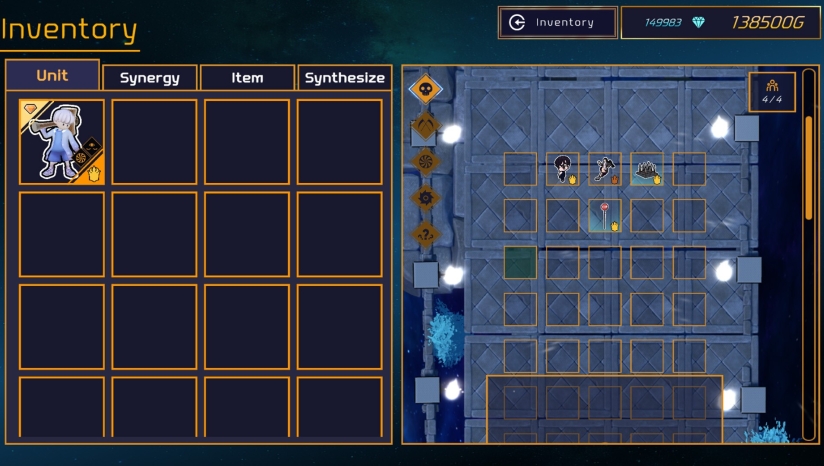The height and width of the screenshot is (466, 824).
Task: Select the skull filter icon
Action: click(426, 90)
